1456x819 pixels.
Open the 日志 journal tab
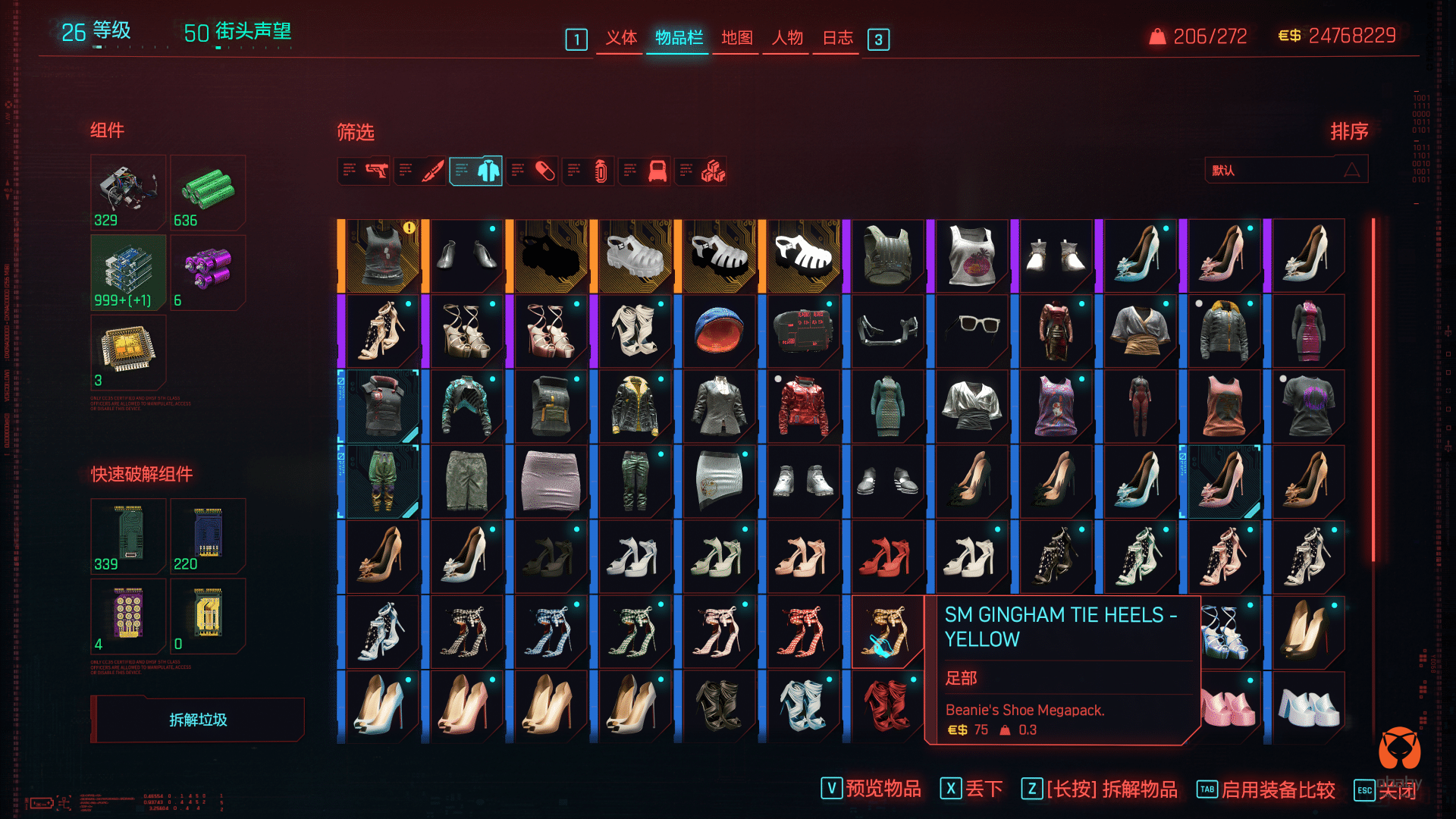(838, 38)
